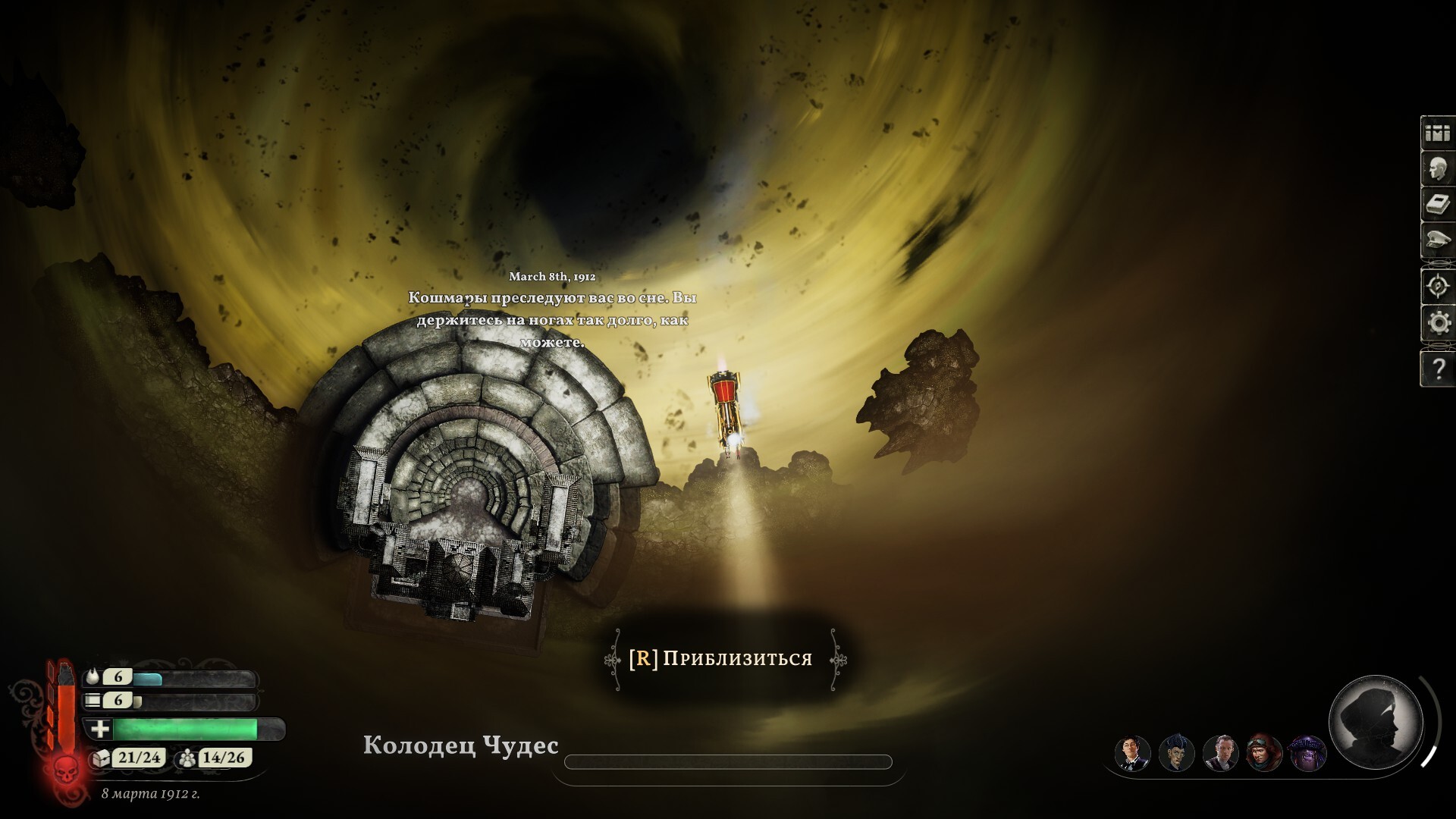Screen dimensions: 1456x819
Task: Open help with the question mark
Action: point(1437,369)
